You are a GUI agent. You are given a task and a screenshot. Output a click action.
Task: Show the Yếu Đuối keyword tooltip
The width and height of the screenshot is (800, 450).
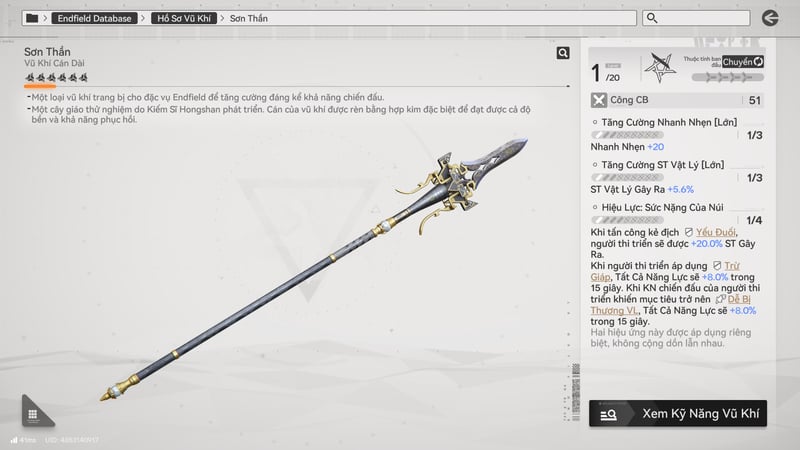point(717,231)
